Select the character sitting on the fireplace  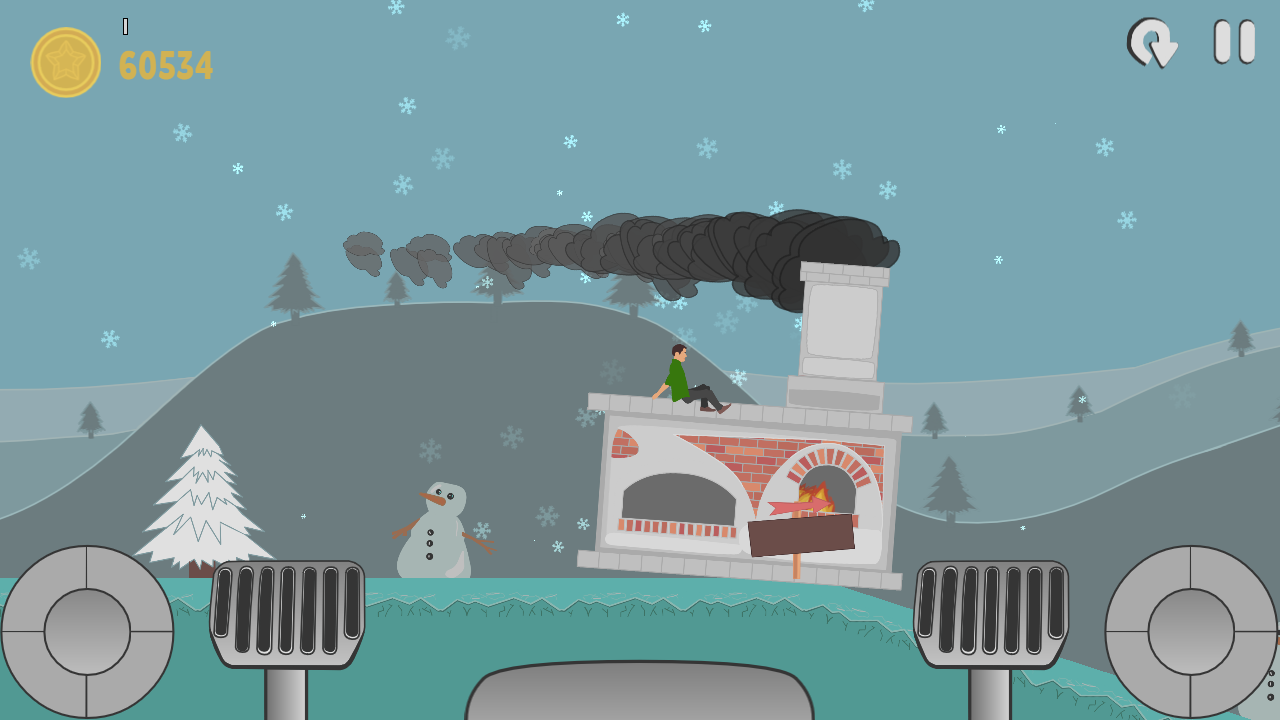click(x=690, y=380)
